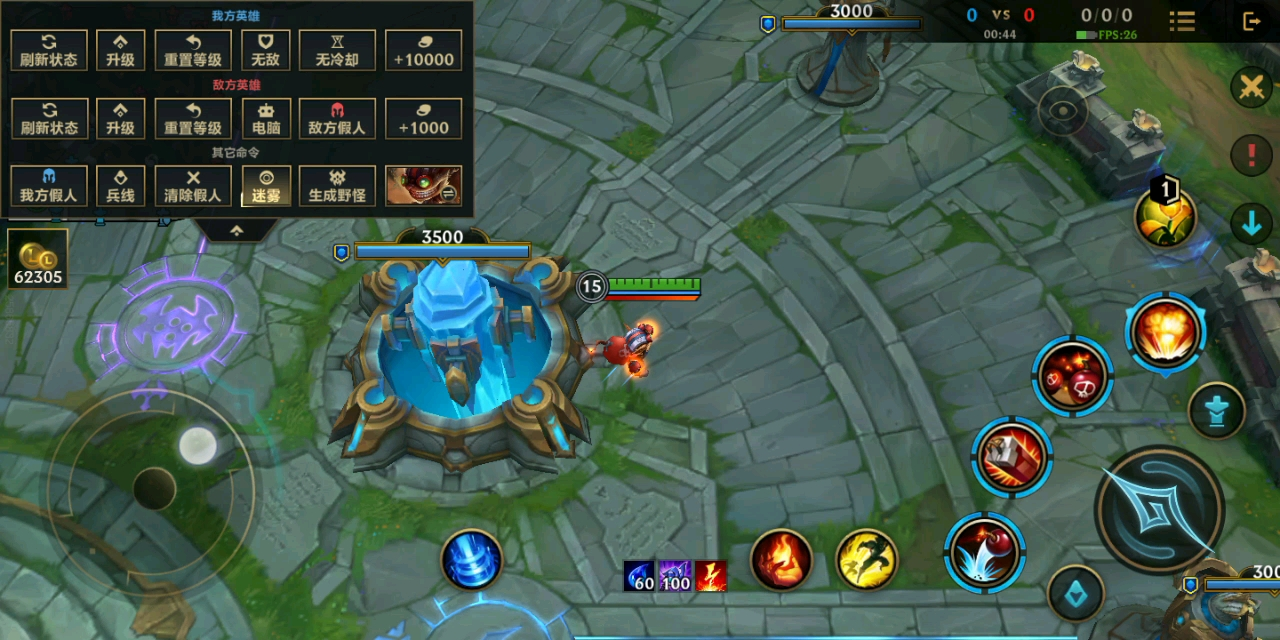The image size is (1280, 640).
Task: Tap the large basic attack button
Action: coord(1160,510)
